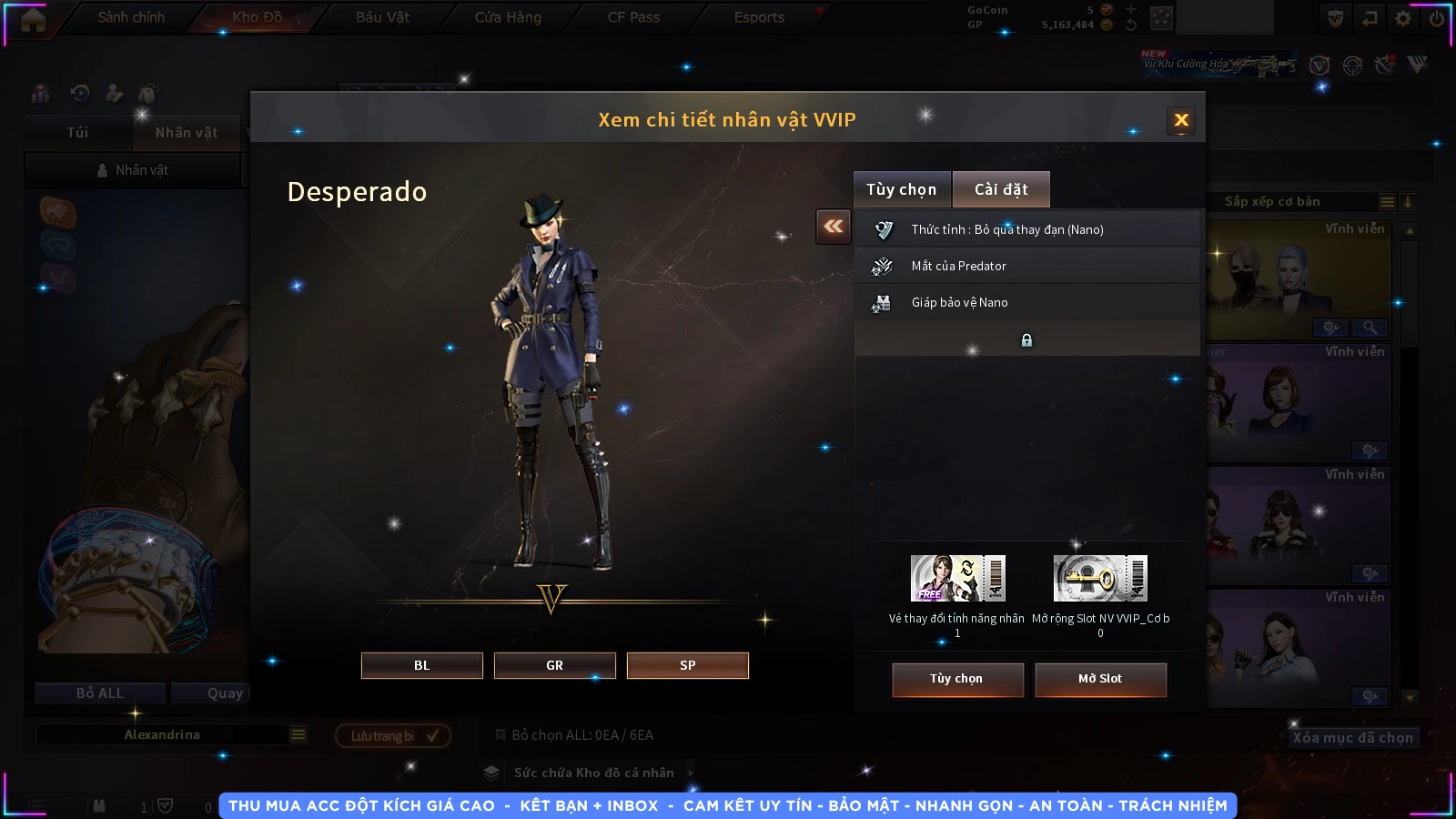Open the Cửa Hàng shop menu
This screenshot has height=819, width=1456.
pyautogui.click(x=508, y=17)
